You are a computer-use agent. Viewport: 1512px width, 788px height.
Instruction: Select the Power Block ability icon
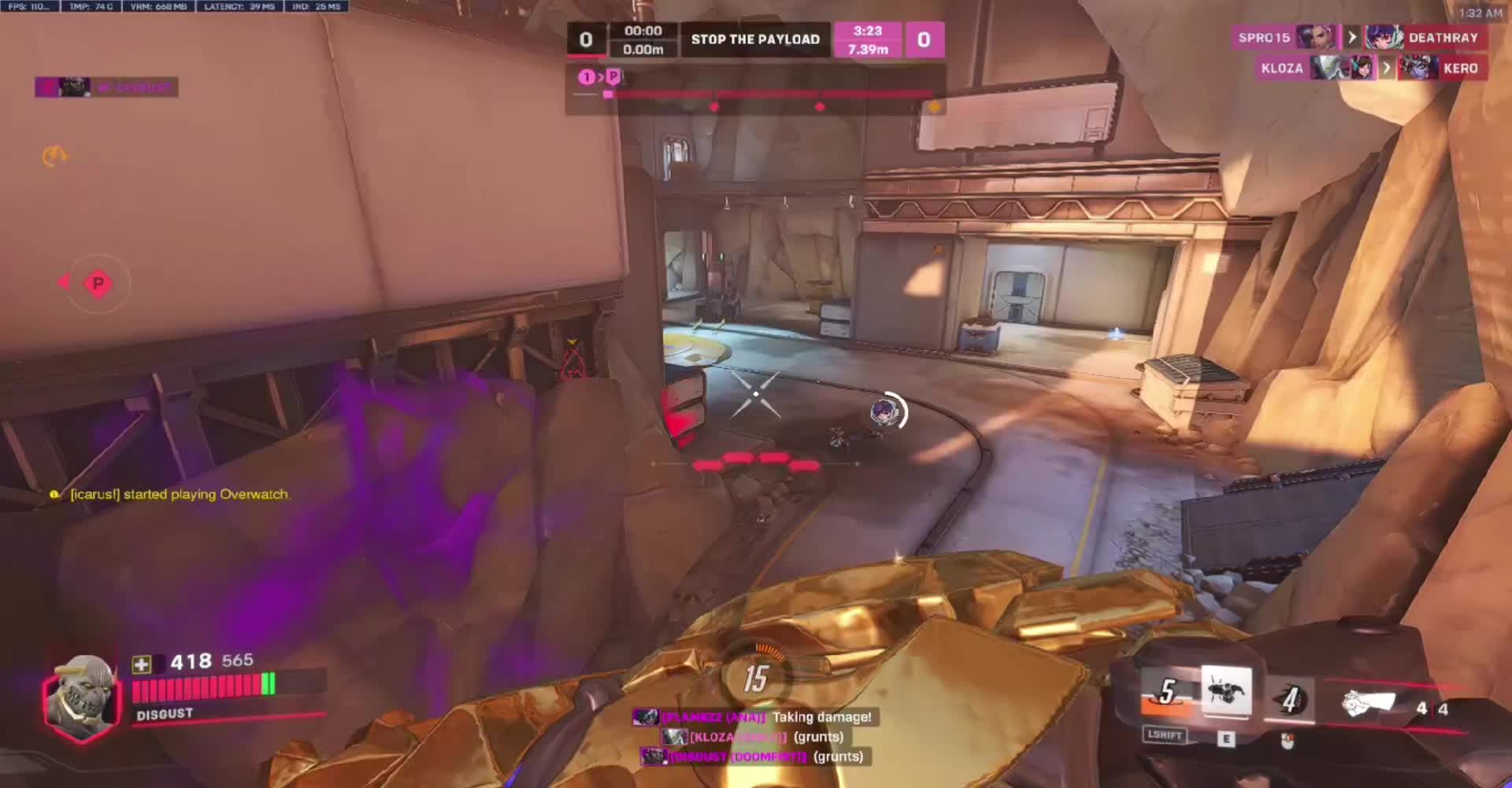click(x=1226, y=691)
